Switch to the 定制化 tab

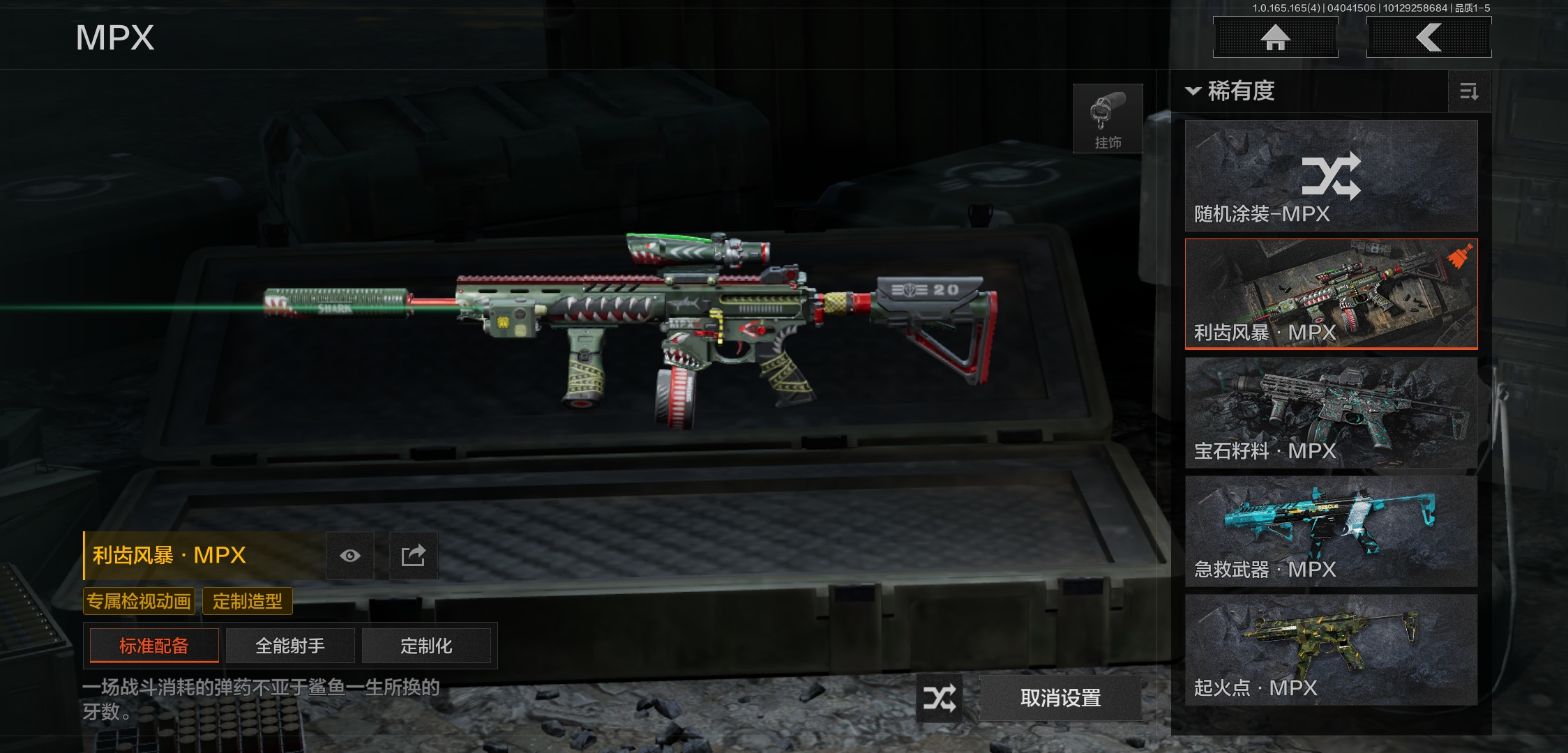pos(426,646)
